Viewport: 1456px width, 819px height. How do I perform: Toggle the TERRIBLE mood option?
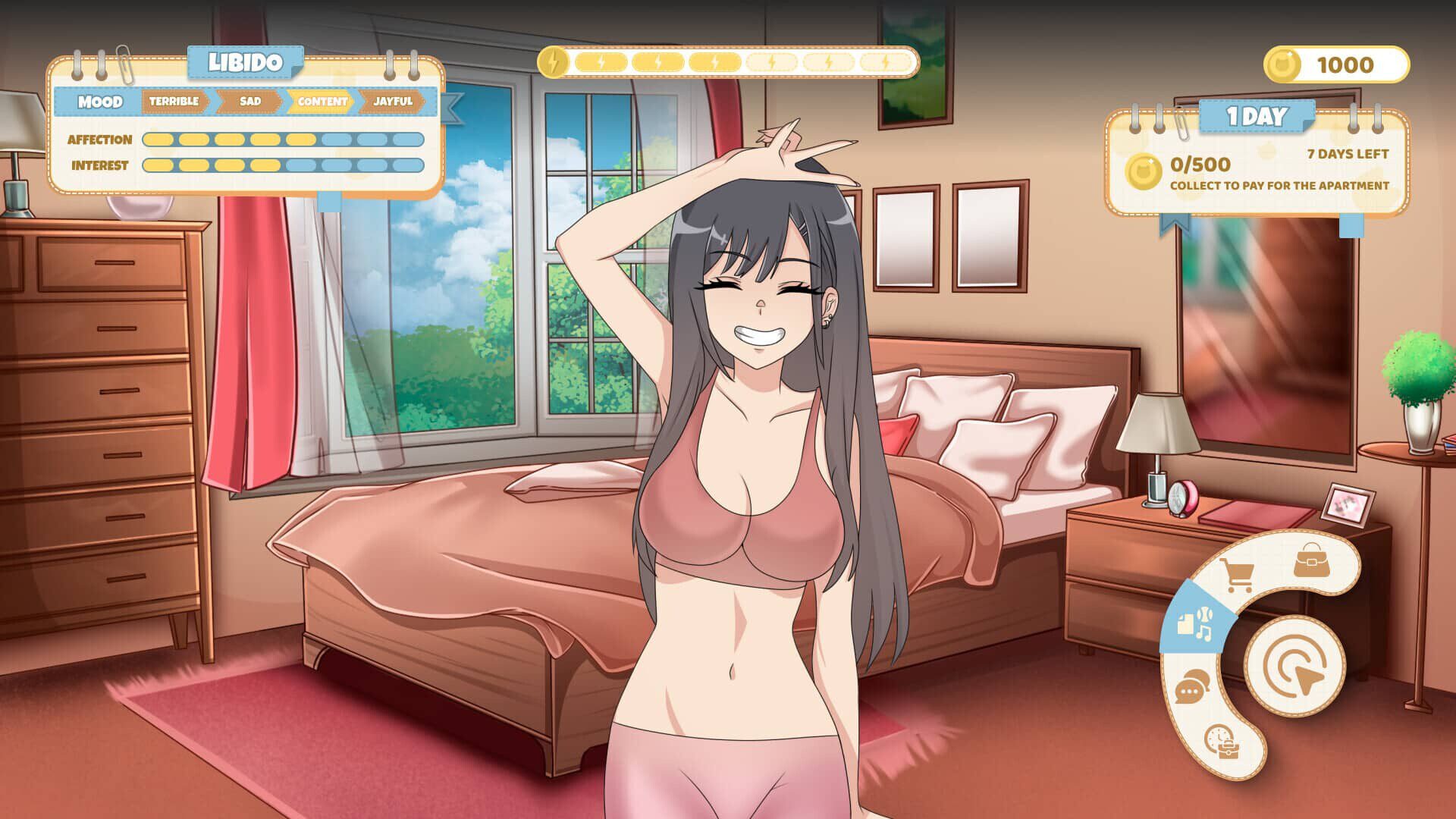tap(174, 100)
